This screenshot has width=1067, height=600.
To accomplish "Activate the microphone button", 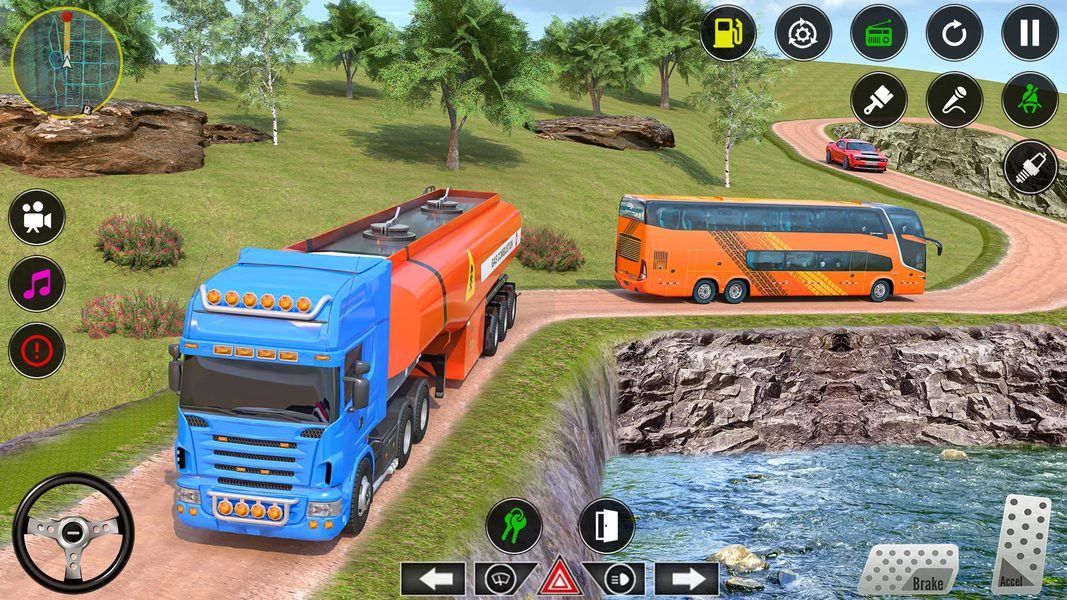I will 954,100.
